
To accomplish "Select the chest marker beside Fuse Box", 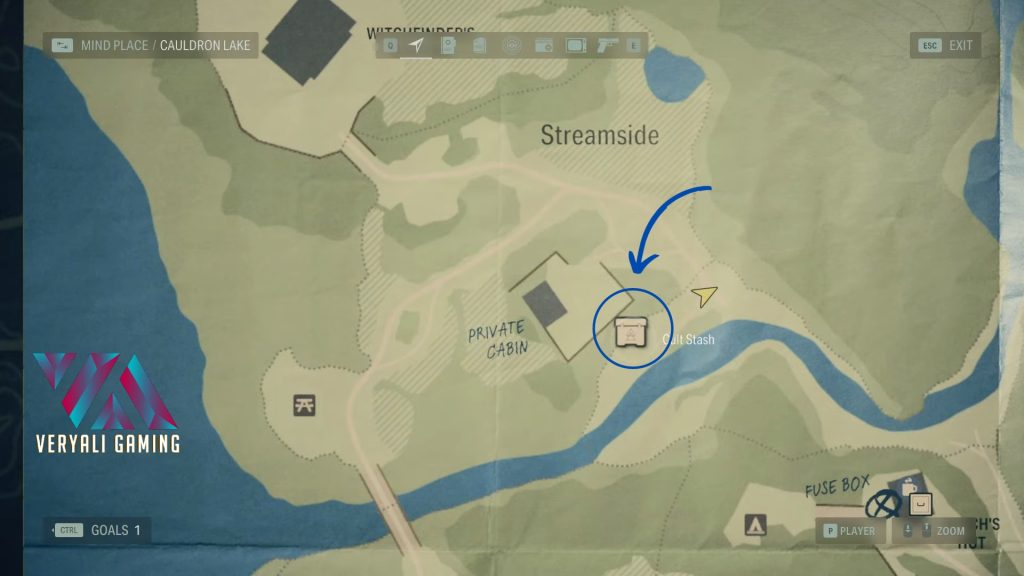I will pyautogui.click(x=920, y=503).
